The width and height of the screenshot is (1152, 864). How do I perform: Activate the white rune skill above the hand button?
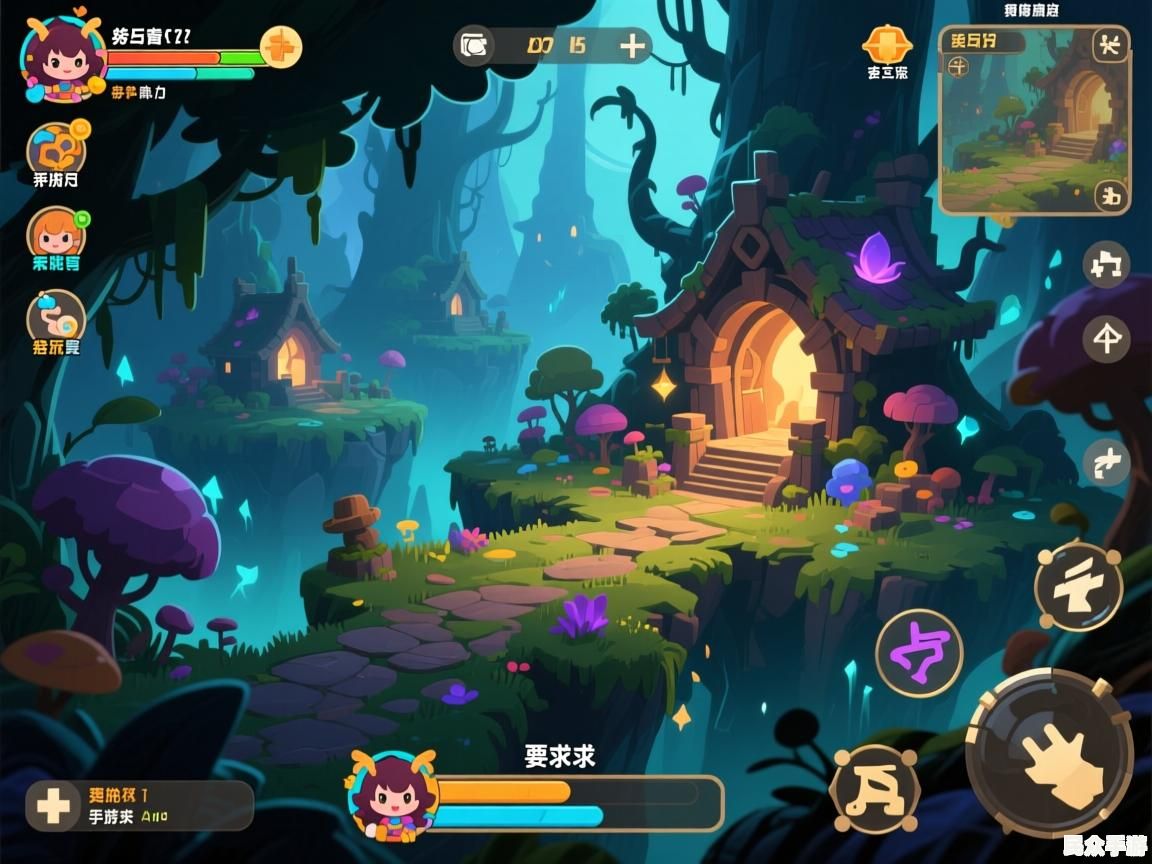pyautogui.click(x=1078, y=587)
